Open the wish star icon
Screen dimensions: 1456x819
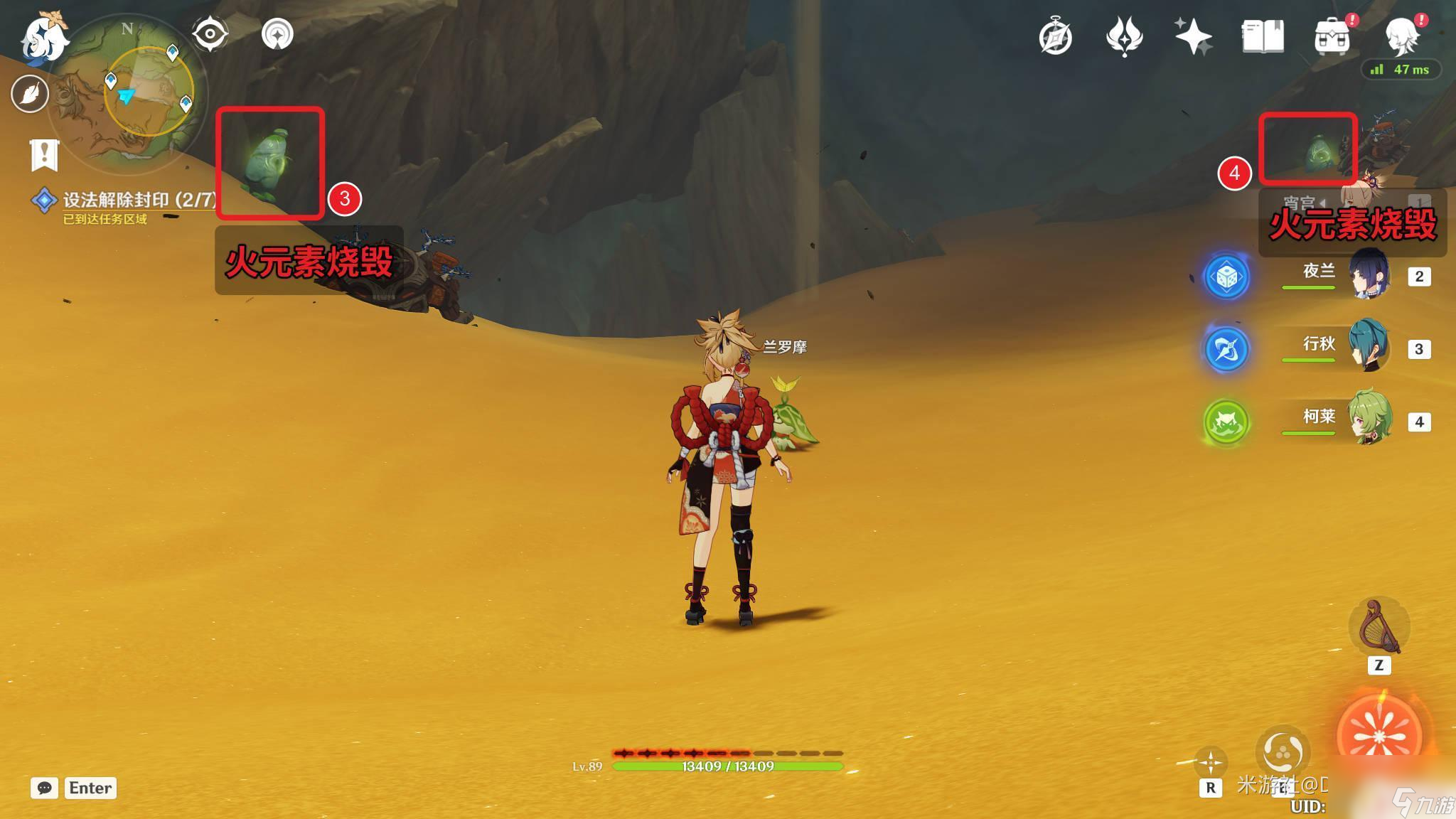click(x=1193, y=36)
